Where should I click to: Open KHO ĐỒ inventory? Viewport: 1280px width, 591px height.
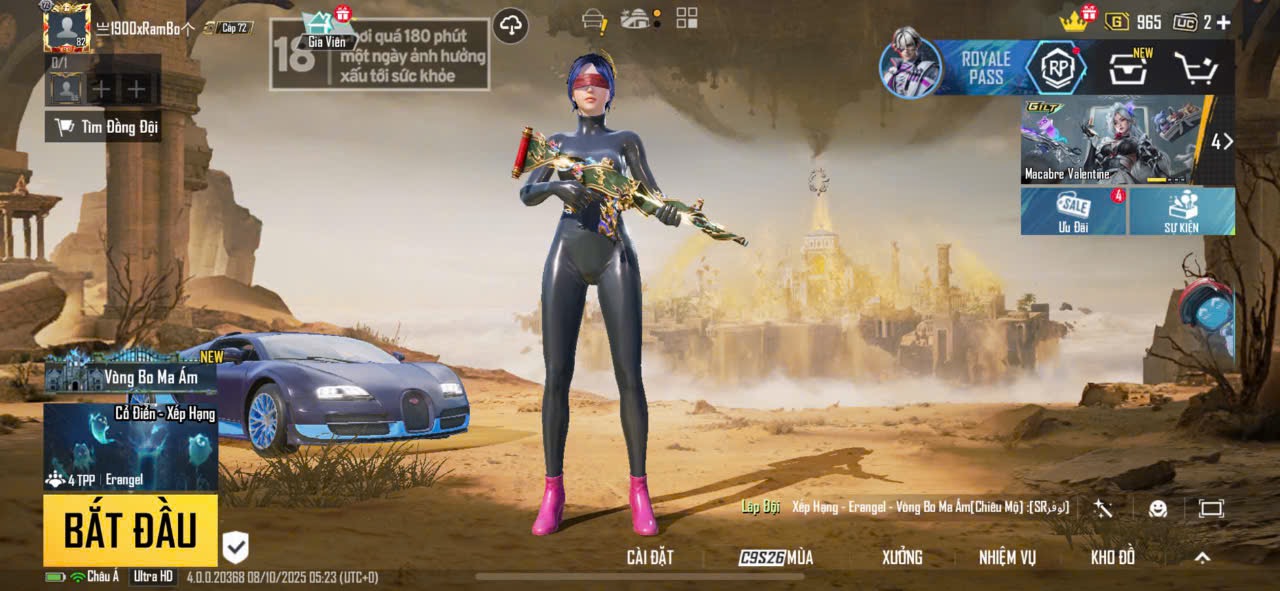click(x=1113, y=558)
